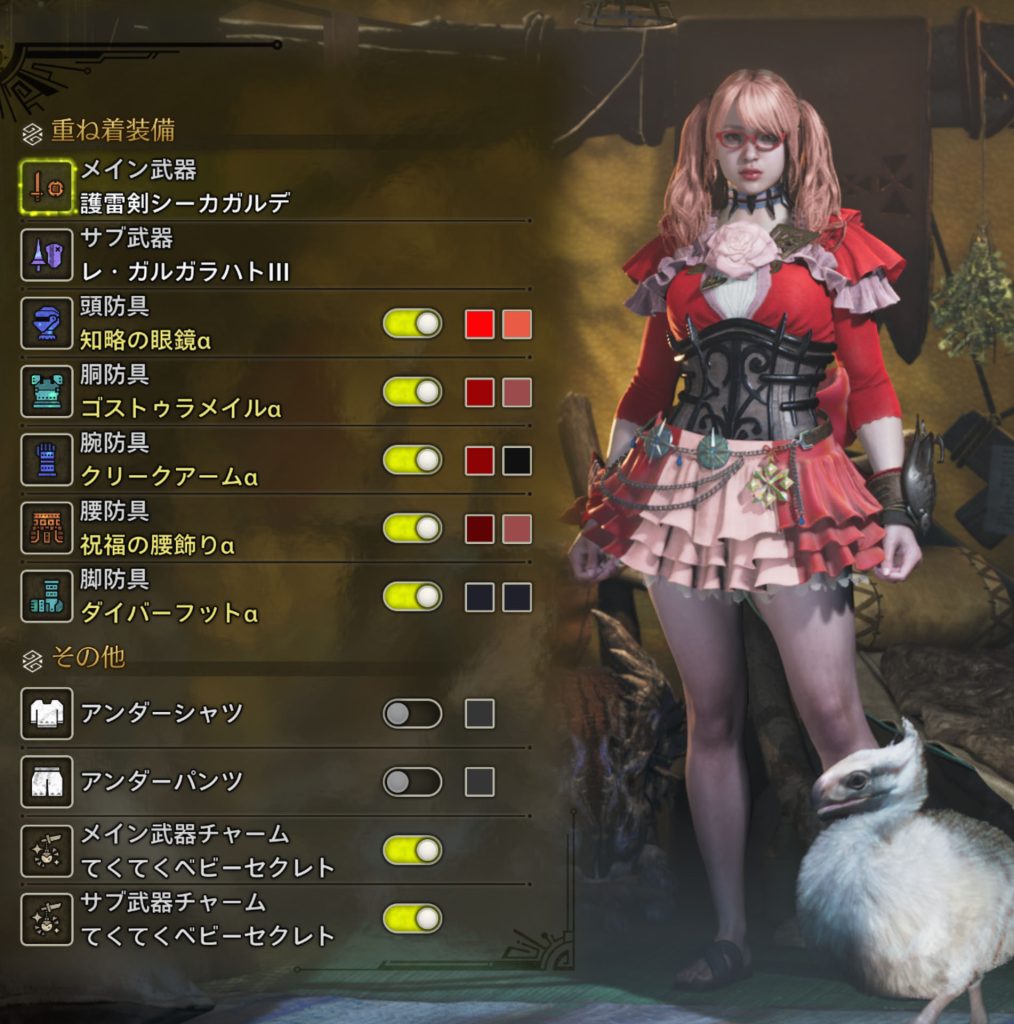This screenshot has width=1014, height=1024.
Task: Toggle the サブ武器チャーム switch
Action: pos(412,918)
